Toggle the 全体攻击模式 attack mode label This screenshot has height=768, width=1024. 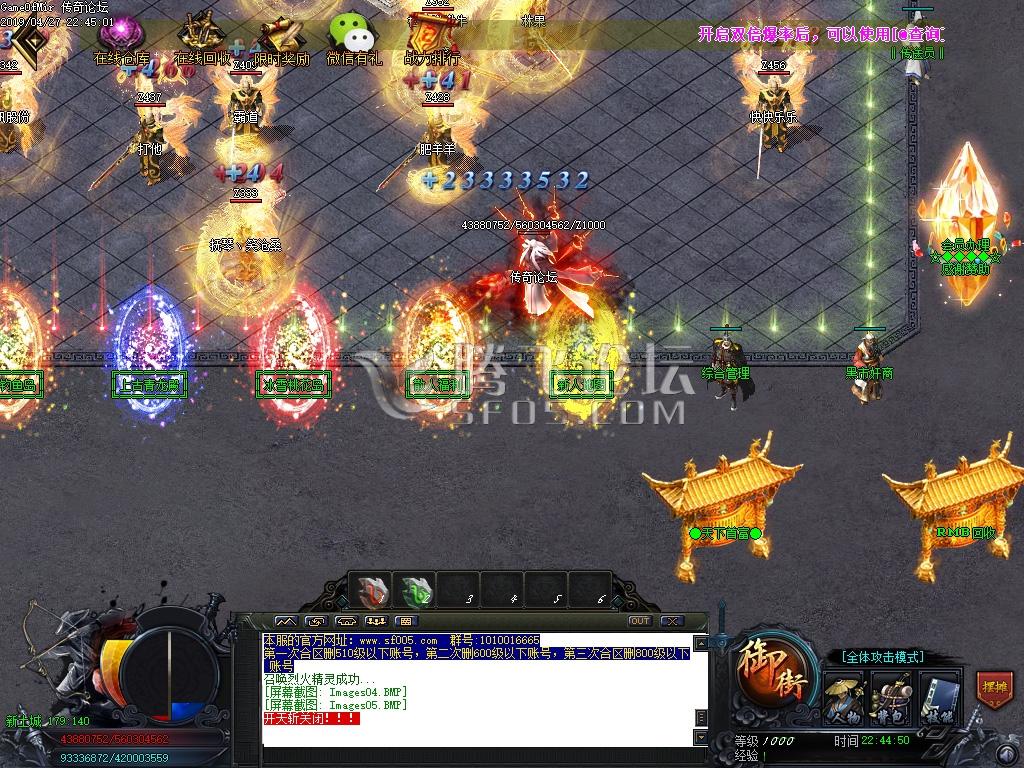(x=881, y=657)
